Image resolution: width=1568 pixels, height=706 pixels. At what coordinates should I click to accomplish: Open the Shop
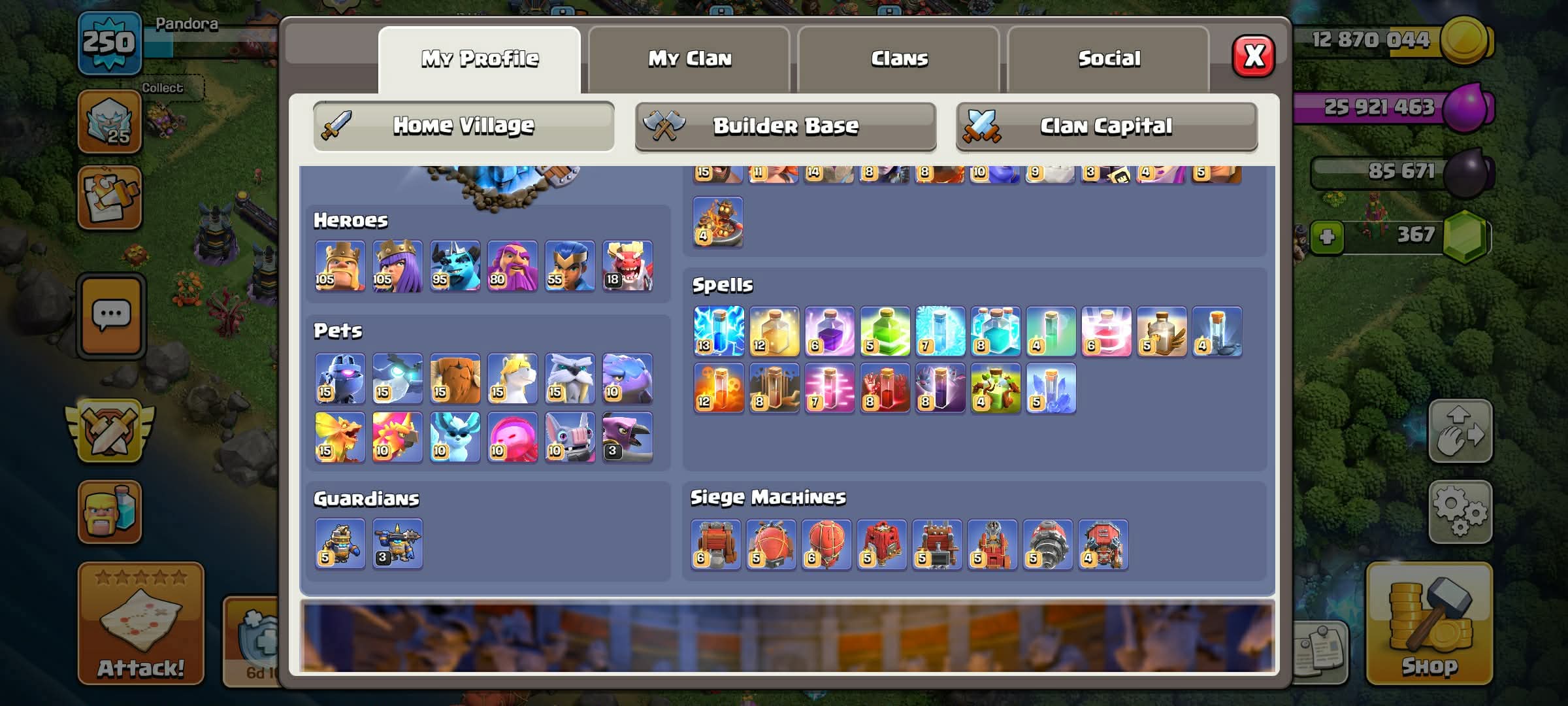1429,624
